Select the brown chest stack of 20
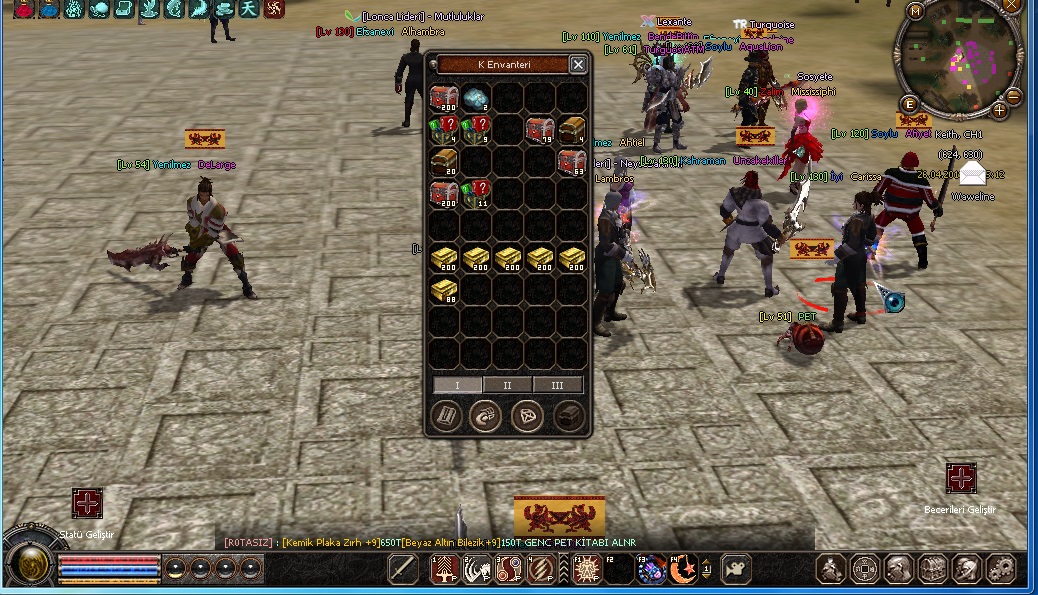 point(444,162)
